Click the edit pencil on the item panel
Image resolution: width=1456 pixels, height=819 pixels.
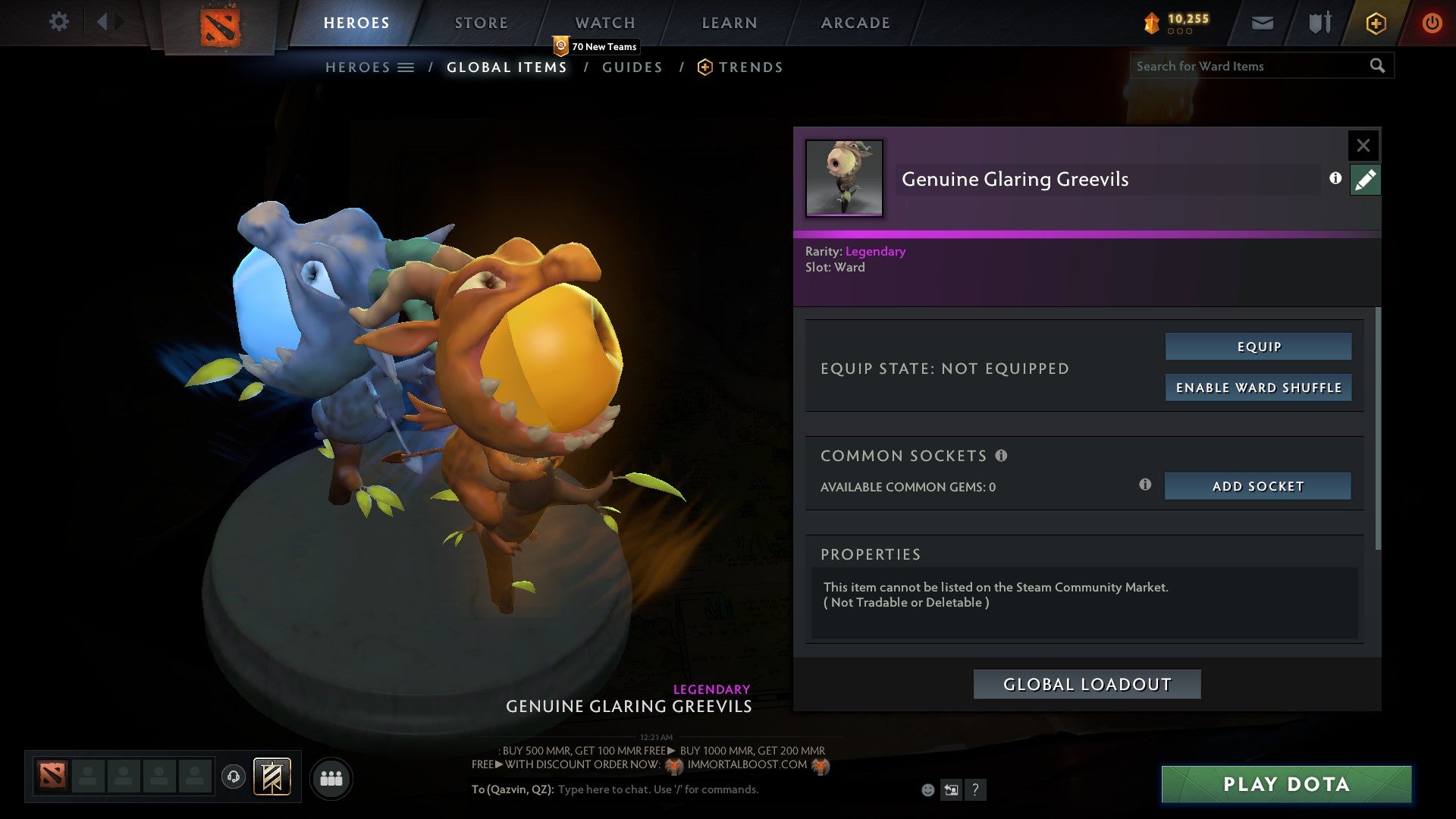click(x=1365, y=180)
